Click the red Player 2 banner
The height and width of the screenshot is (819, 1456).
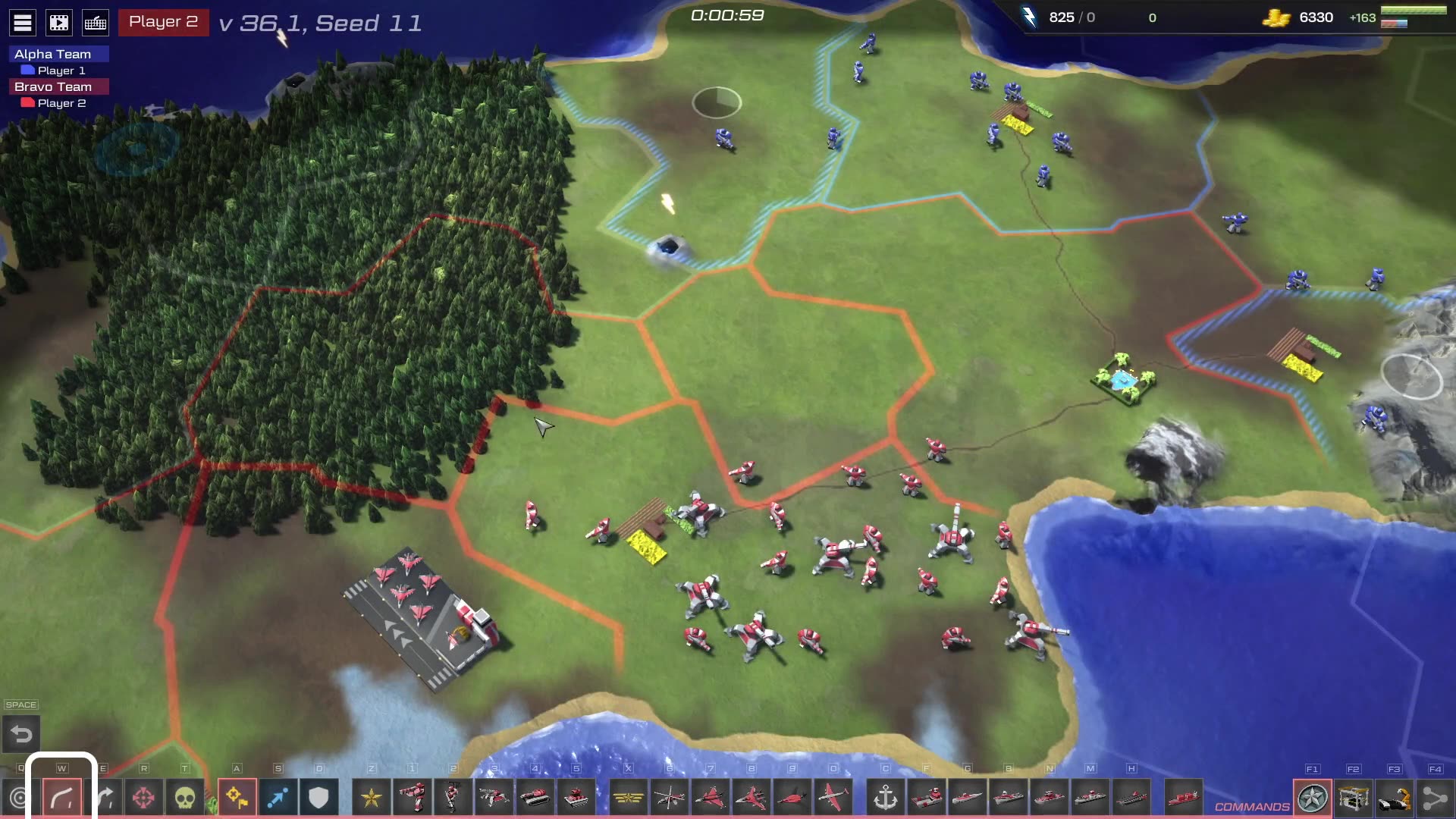point(163,22)
